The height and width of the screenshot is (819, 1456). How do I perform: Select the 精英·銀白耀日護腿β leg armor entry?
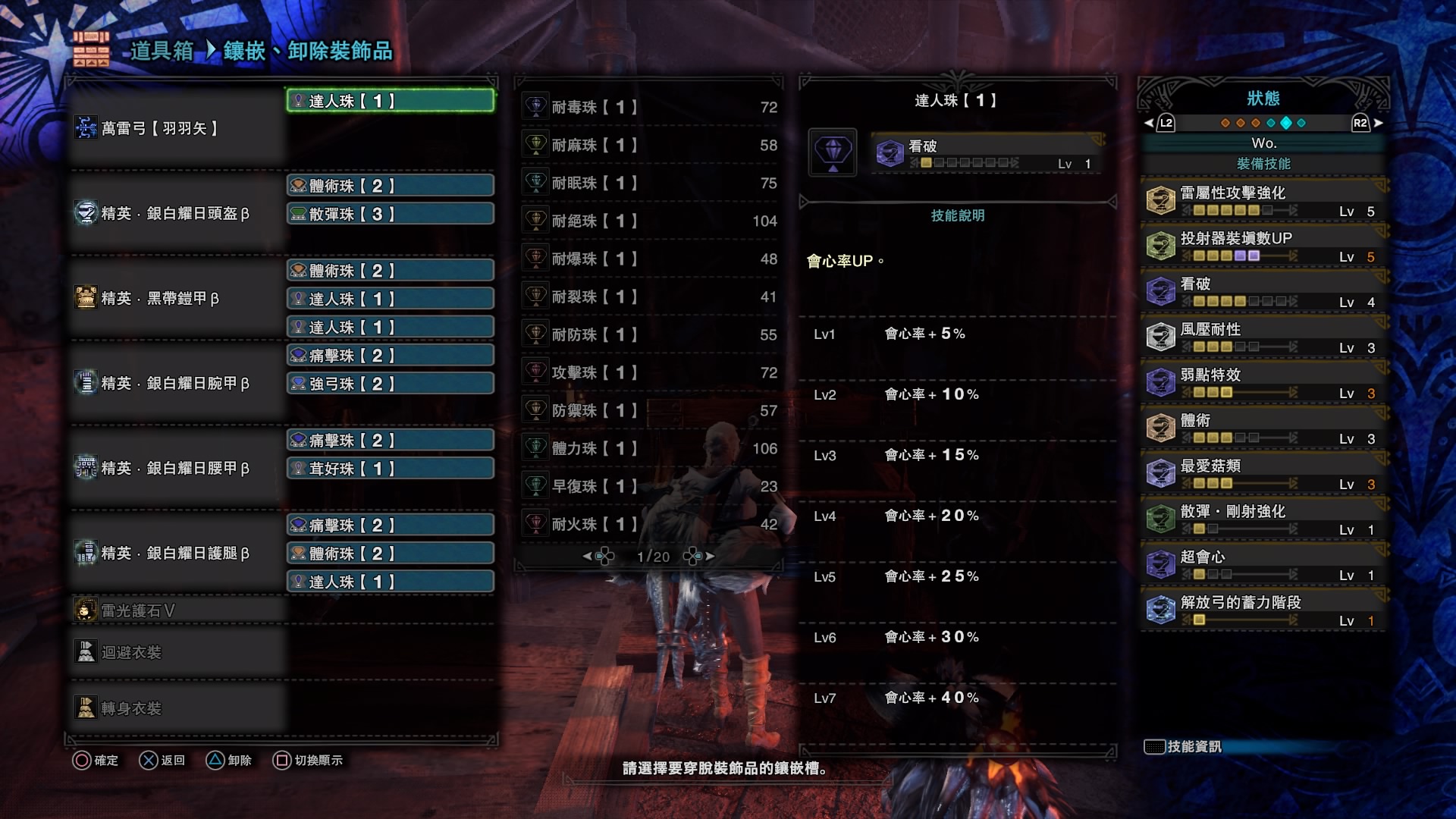coord(176,553)
